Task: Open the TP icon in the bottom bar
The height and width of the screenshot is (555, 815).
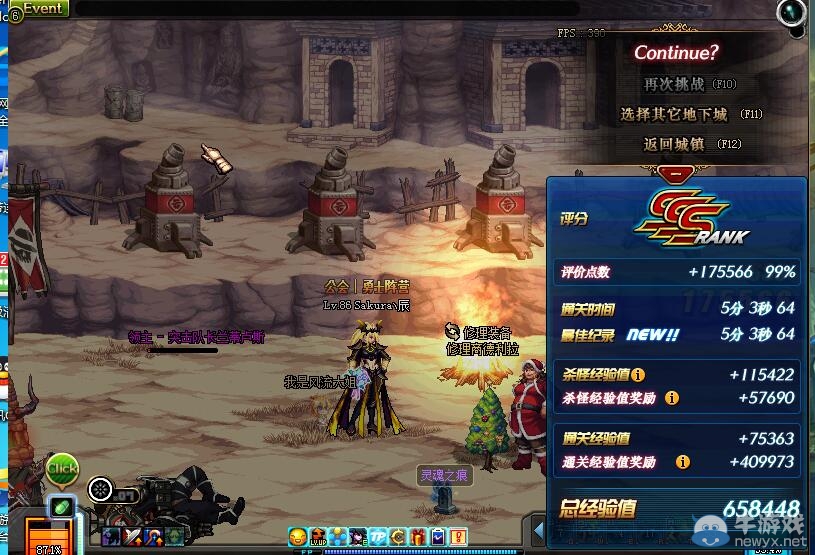Action: click(x=380, y=537)
